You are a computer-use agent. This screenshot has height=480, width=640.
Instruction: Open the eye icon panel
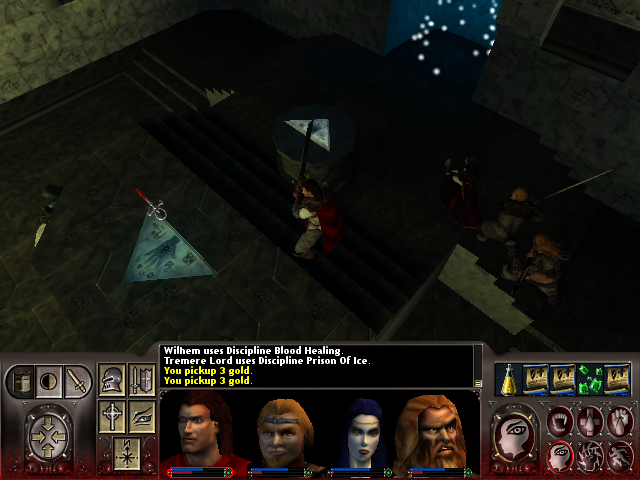tap(141, 415)
